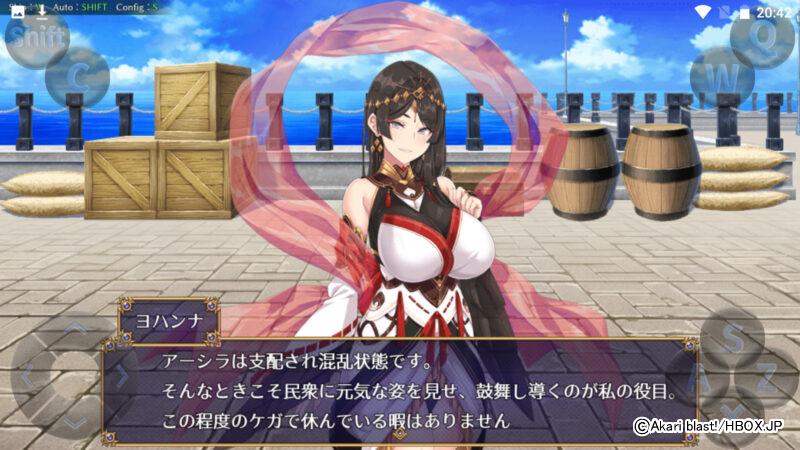The height and width of the screenshot is (450, 800).
Task: Tap the Z virtual button
Action: tap(766, 377)
